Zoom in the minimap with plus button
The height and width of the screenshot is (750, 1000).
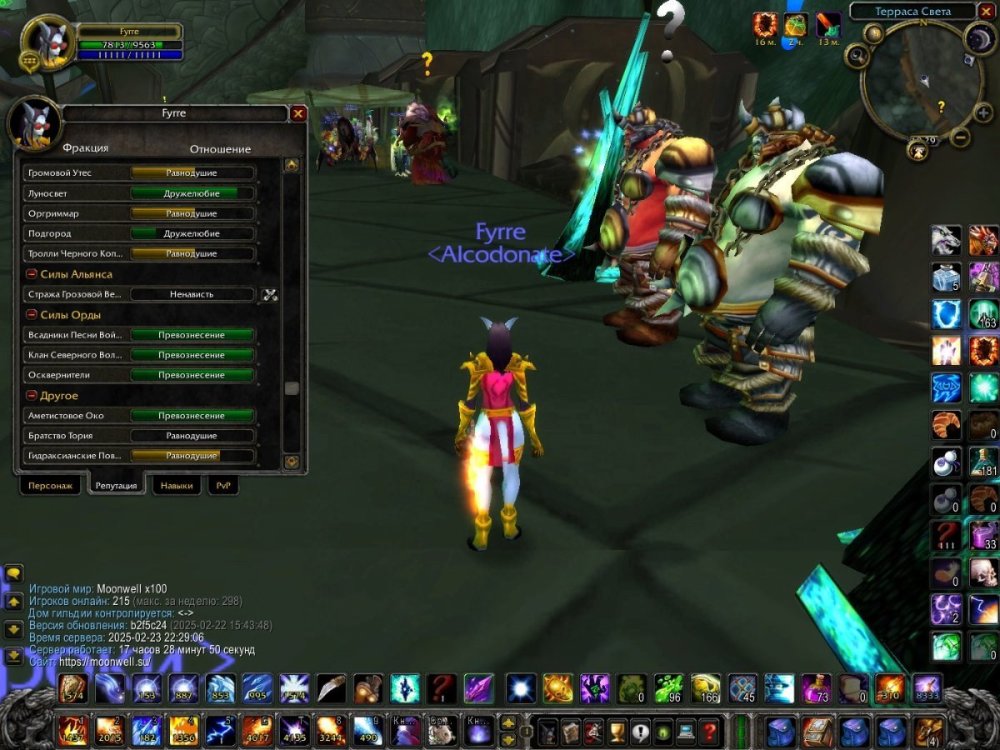coord(982,114)
